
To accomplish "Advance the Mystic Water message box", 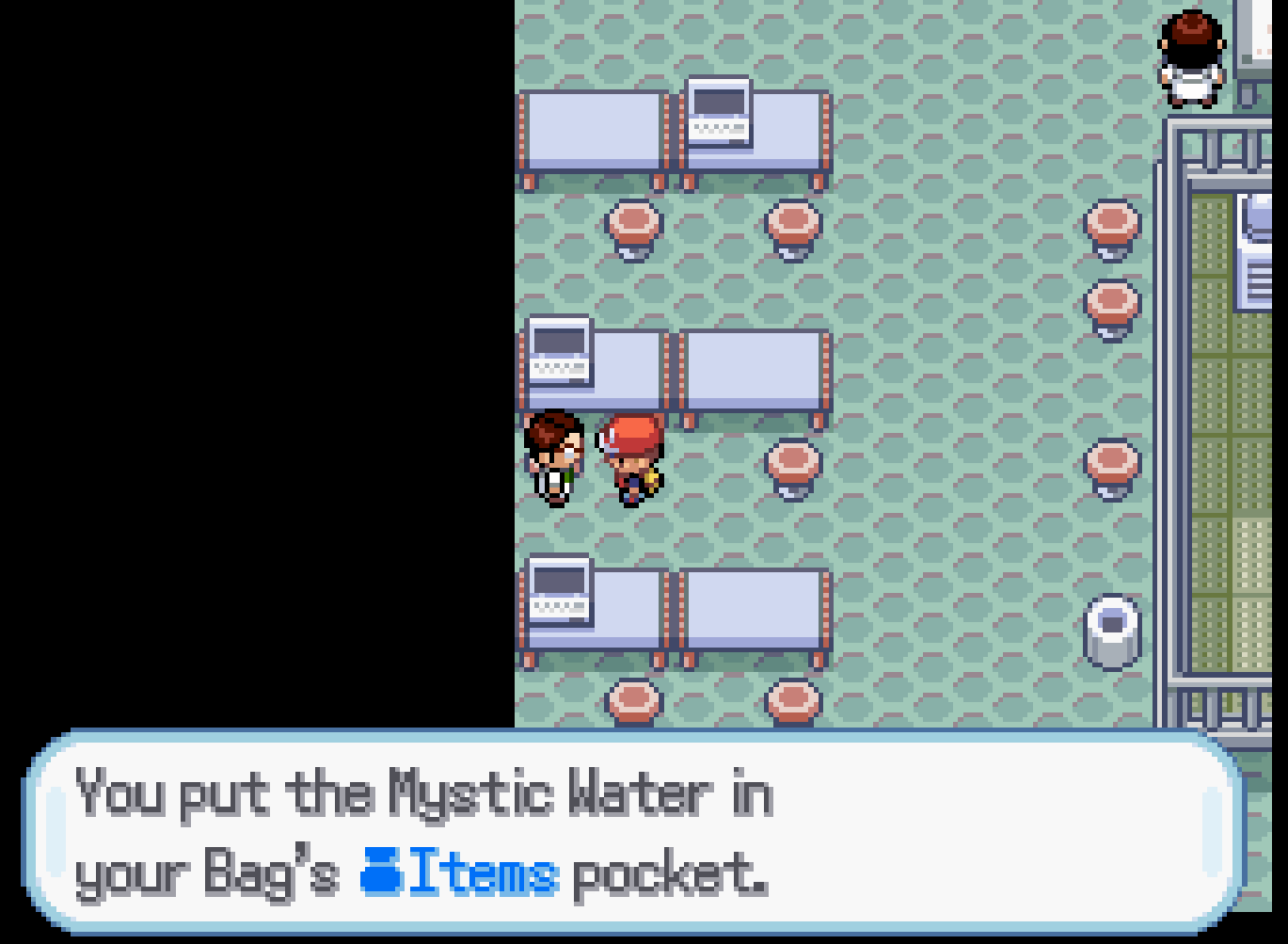I will (x=635, y=832).
